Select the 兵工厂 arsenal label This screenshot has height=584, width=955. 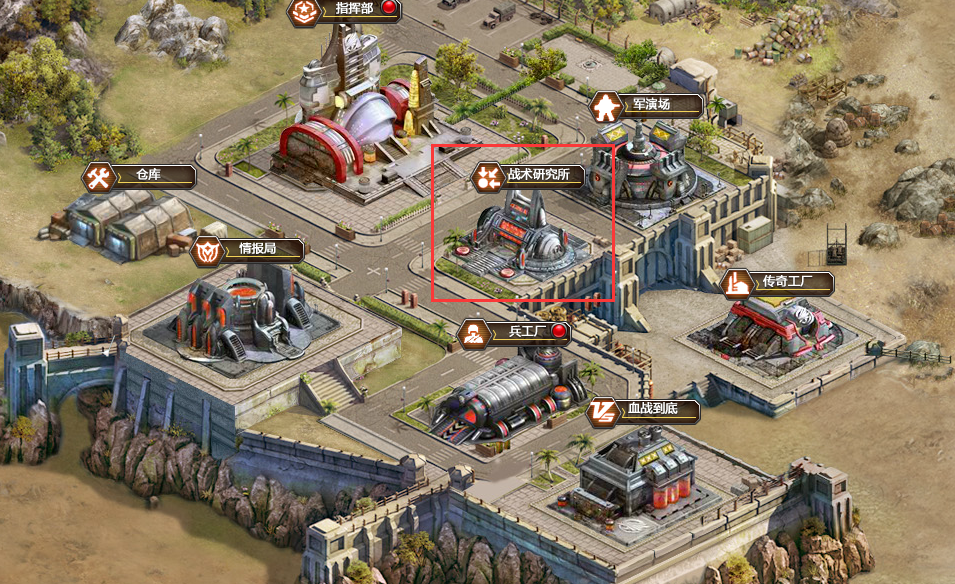pos(513,332)
